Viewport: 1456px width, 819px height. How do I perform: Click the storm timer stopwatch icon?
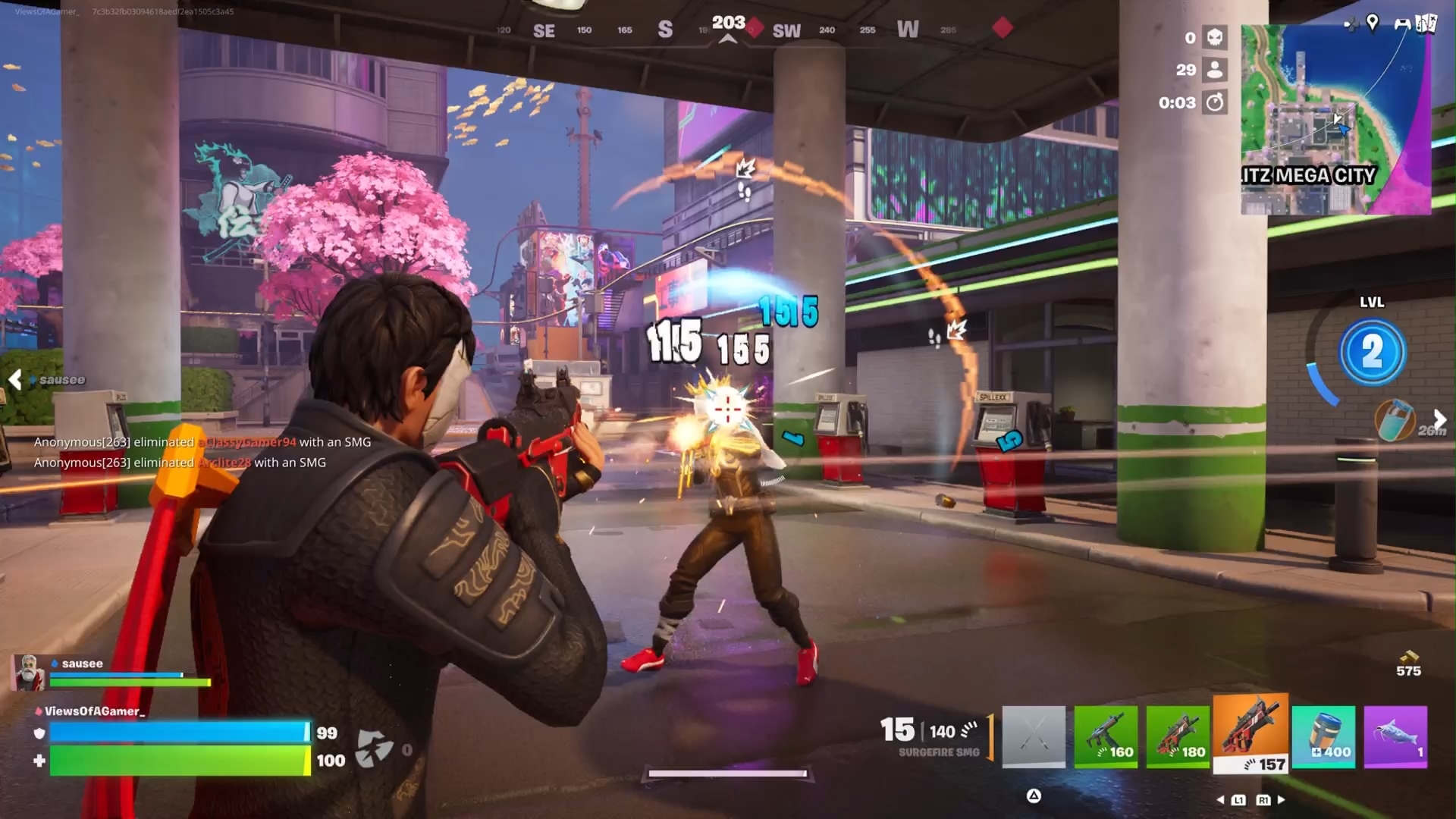pyautogui.click(x=1215, y=102)
